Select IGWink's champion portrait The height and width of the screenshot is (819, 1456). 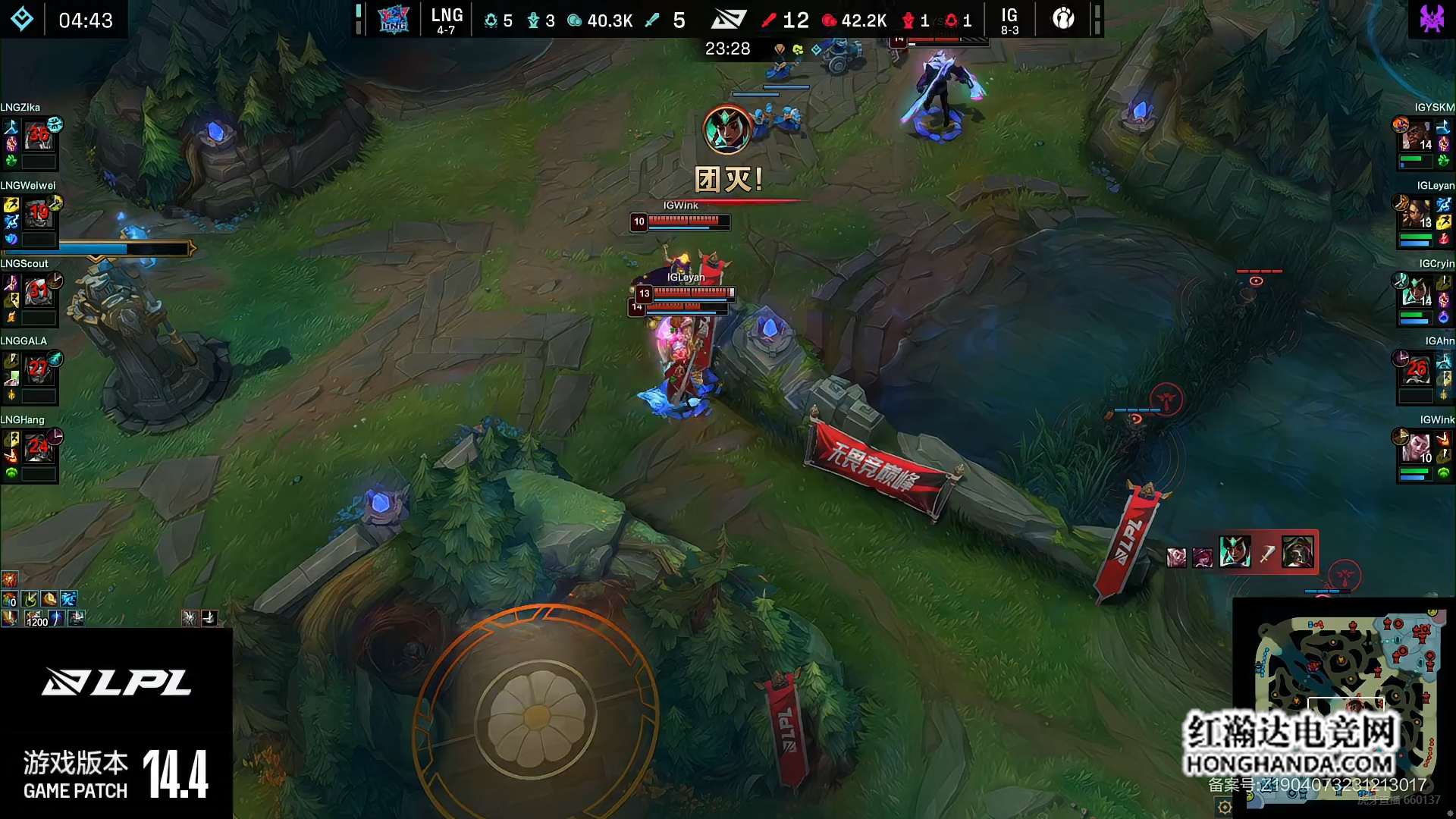[x=1417, y=448]
